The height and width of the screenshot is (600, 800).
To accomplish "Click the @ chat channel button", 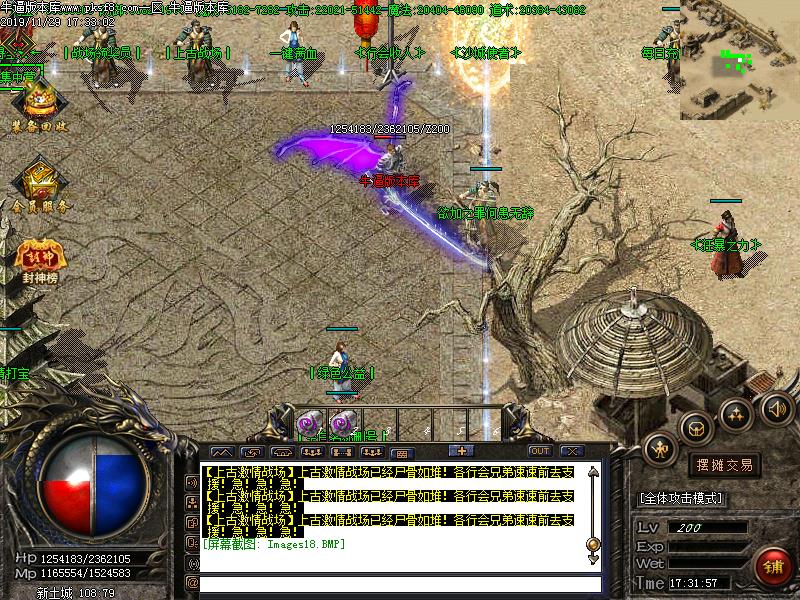I will pos(191,583).
